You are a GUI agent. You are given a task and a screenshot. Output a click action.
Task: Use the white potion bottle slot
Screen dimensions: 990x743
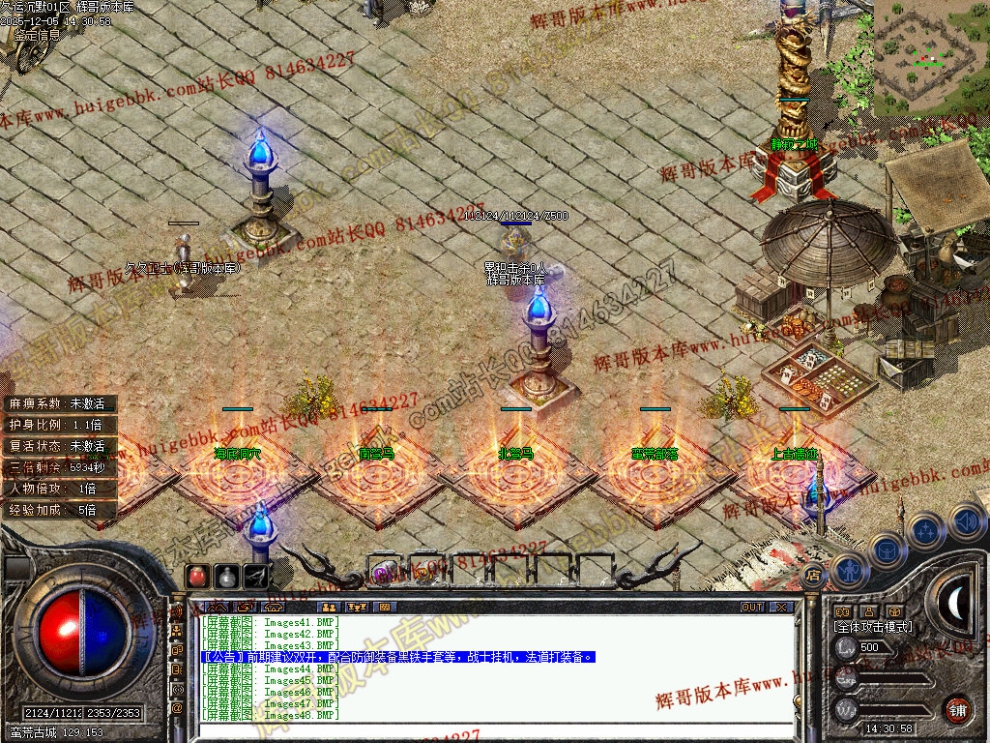227,576
